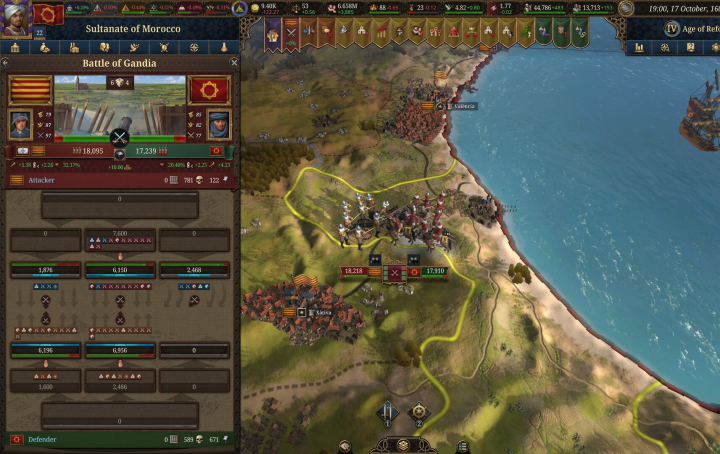This screenshot has width=720, height=454.
Task: Select the ship wheel group marked 2
Action: point(419,413)
